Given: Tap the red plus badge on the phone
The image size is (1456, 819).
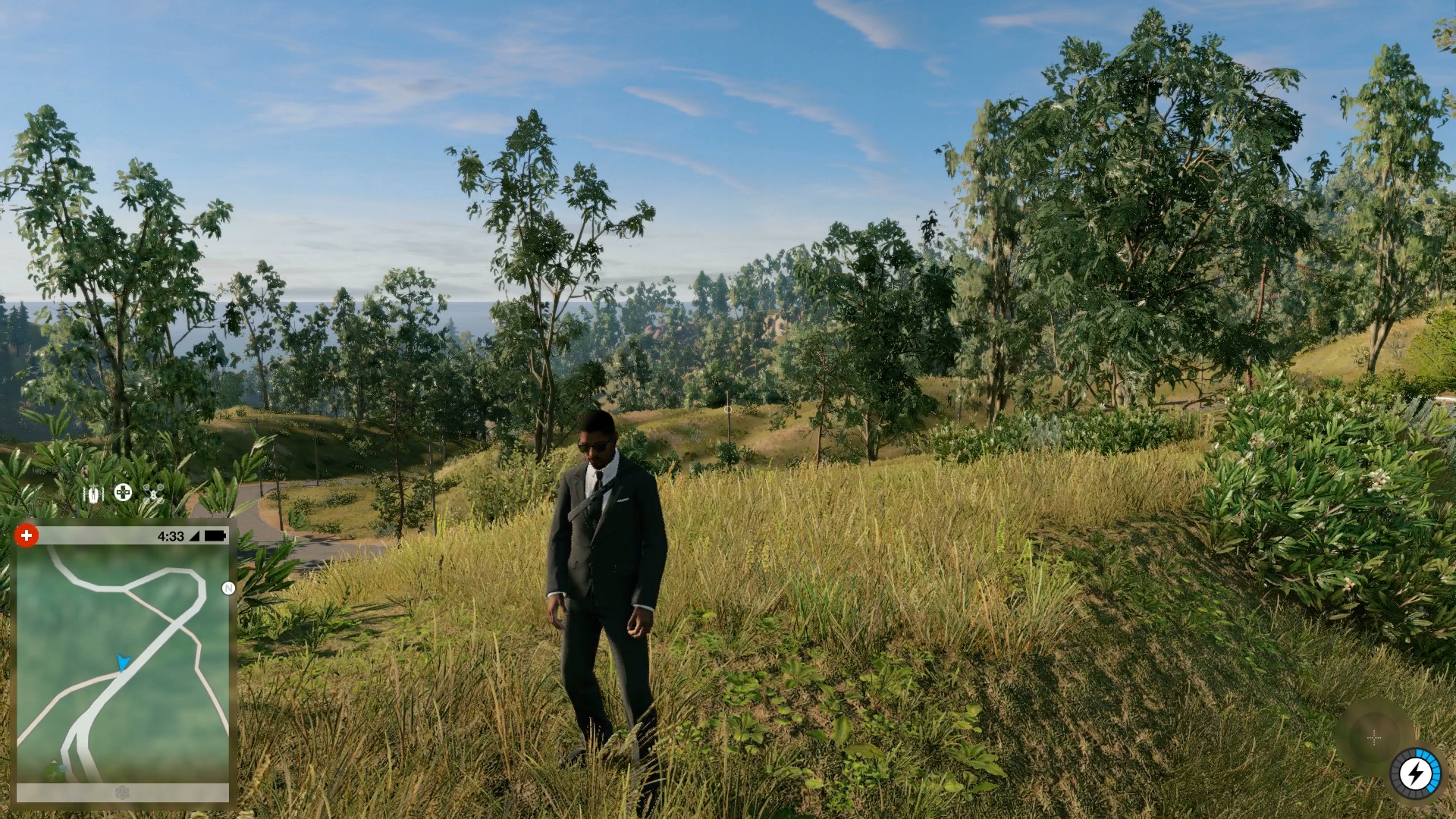Looking at the screenshot, I should tap(27, 535).
